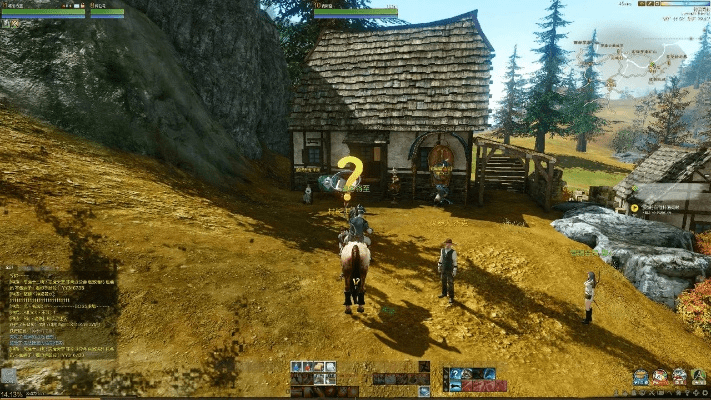Viewport: 711px width, 400px height.
Task: Open the leftmost round menu icon, bottom-right
Action: click(x=640, y=377)
